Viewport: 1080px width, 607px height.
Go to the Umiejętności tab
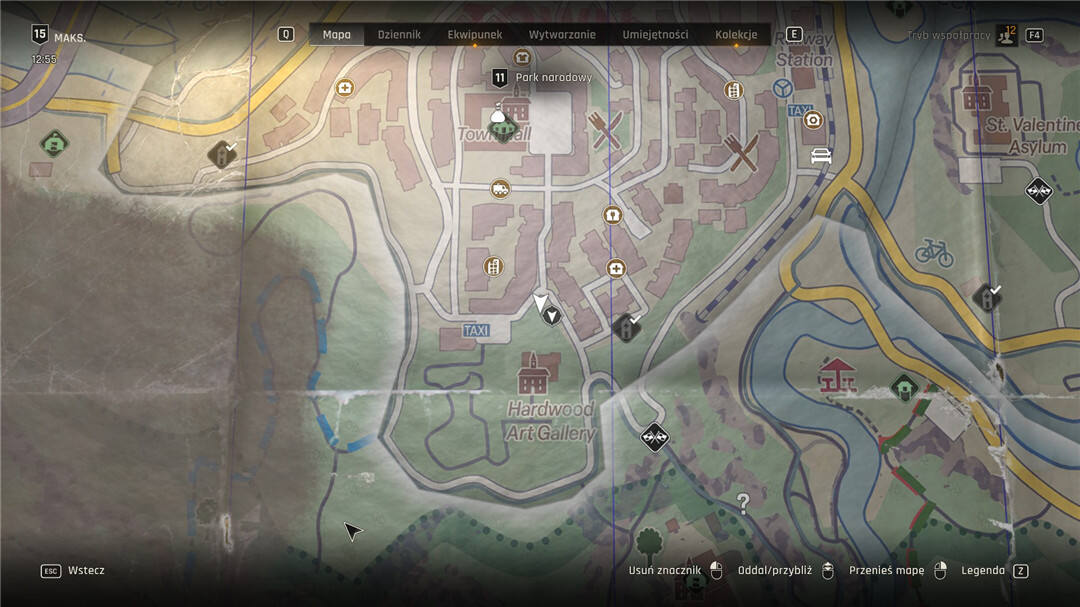coord(655,35)
